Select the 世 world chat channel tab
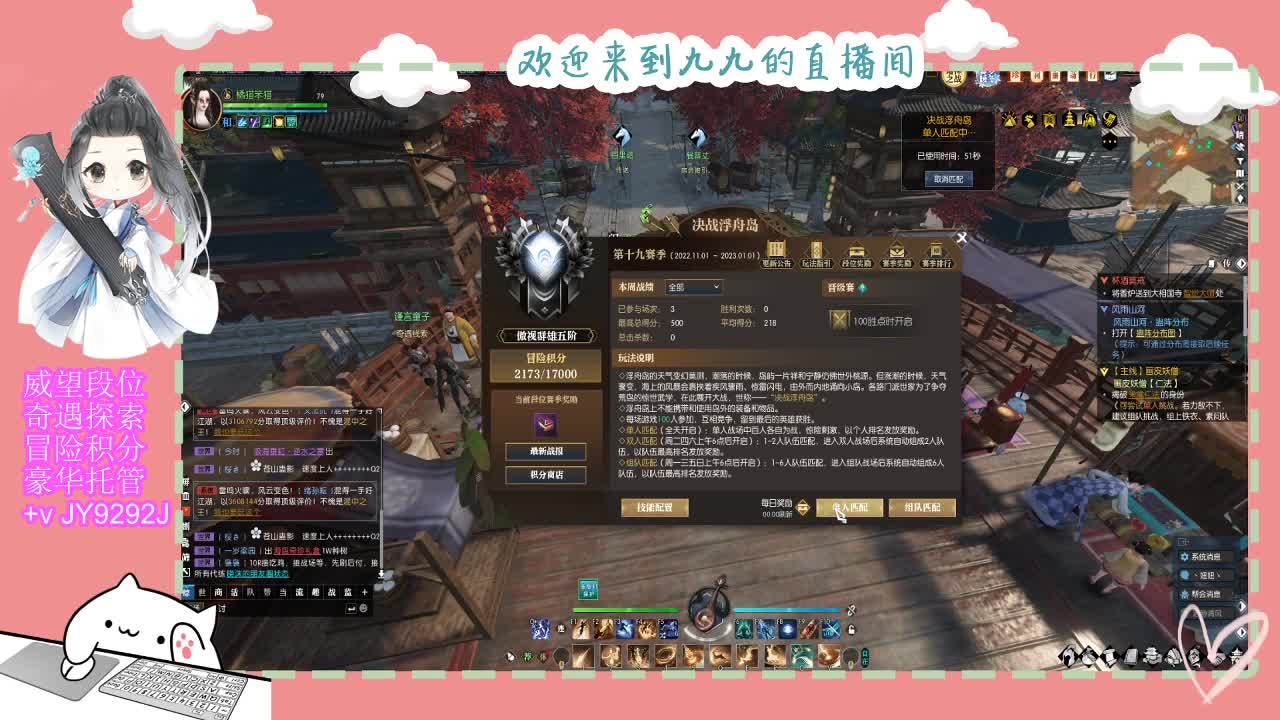Image resolution: width=1280 pixels, height=720 pixels. (x=201, y=592)
